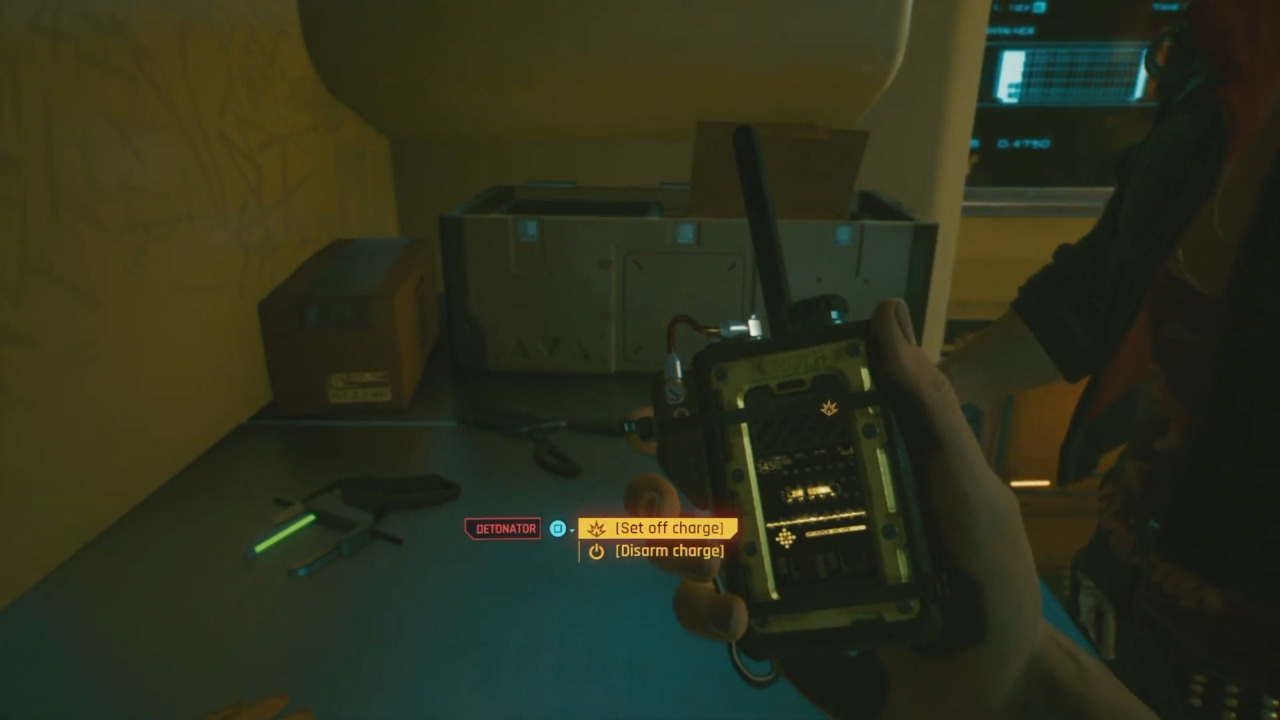The image size is (1280, 720).
Task: Click the glowing explosion symbol on the detonator screen
Action: pyautogui.click(x=828, y=406)
